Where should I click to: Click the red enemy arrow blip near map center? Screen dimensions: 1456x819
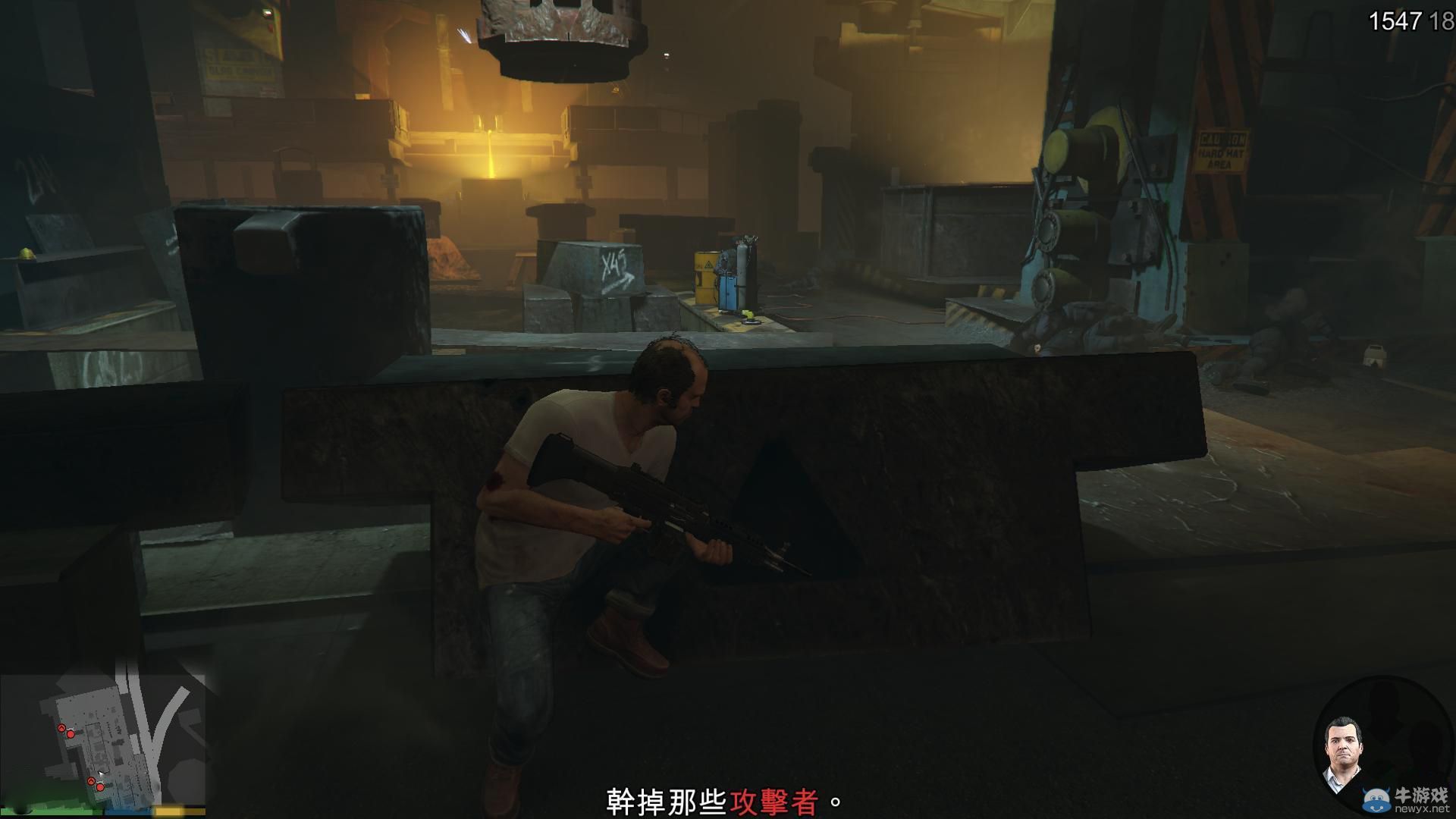pos(92,781)
